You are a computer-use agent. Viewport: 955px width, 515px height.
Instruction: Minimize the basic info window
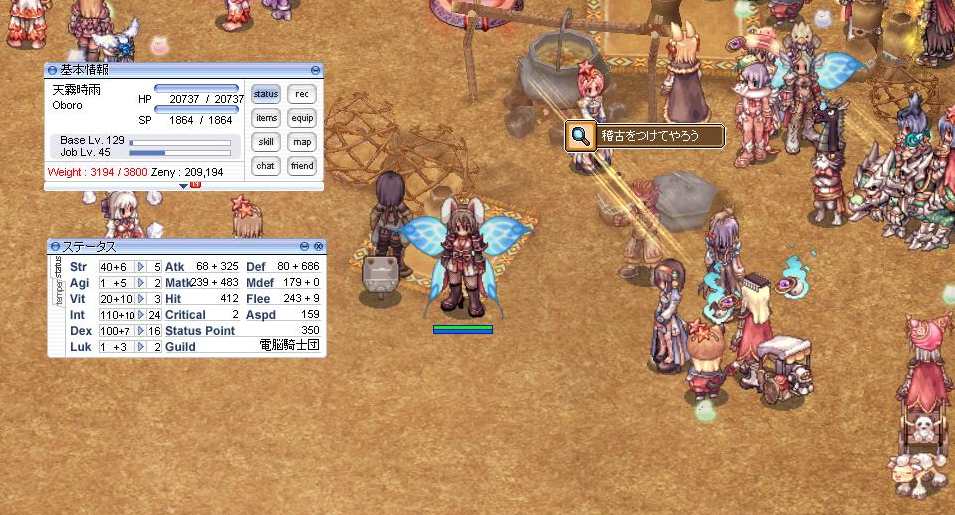pos(316,70)
